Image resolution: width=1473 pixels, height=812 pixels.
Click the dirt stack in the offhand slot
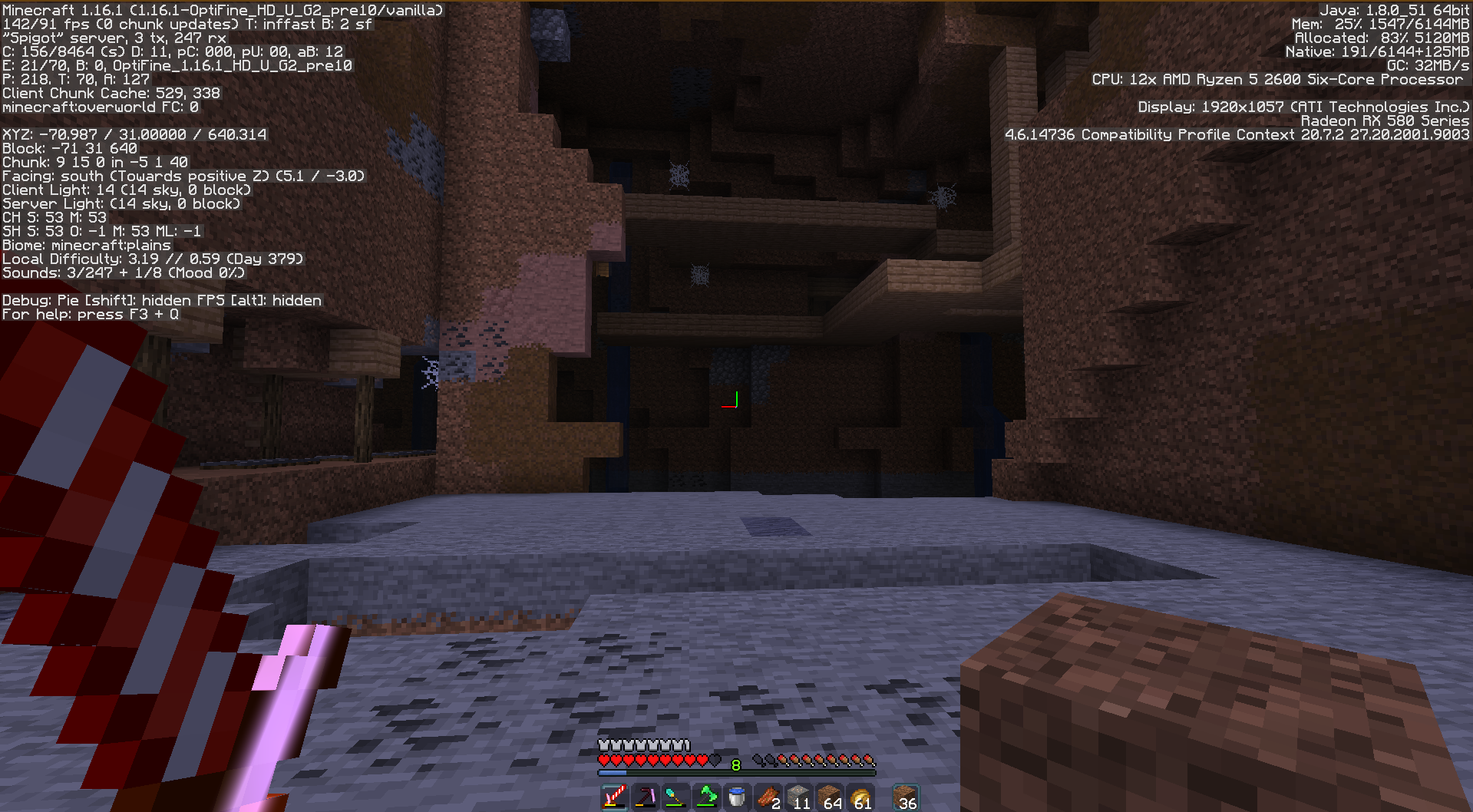tap(906, 798)
